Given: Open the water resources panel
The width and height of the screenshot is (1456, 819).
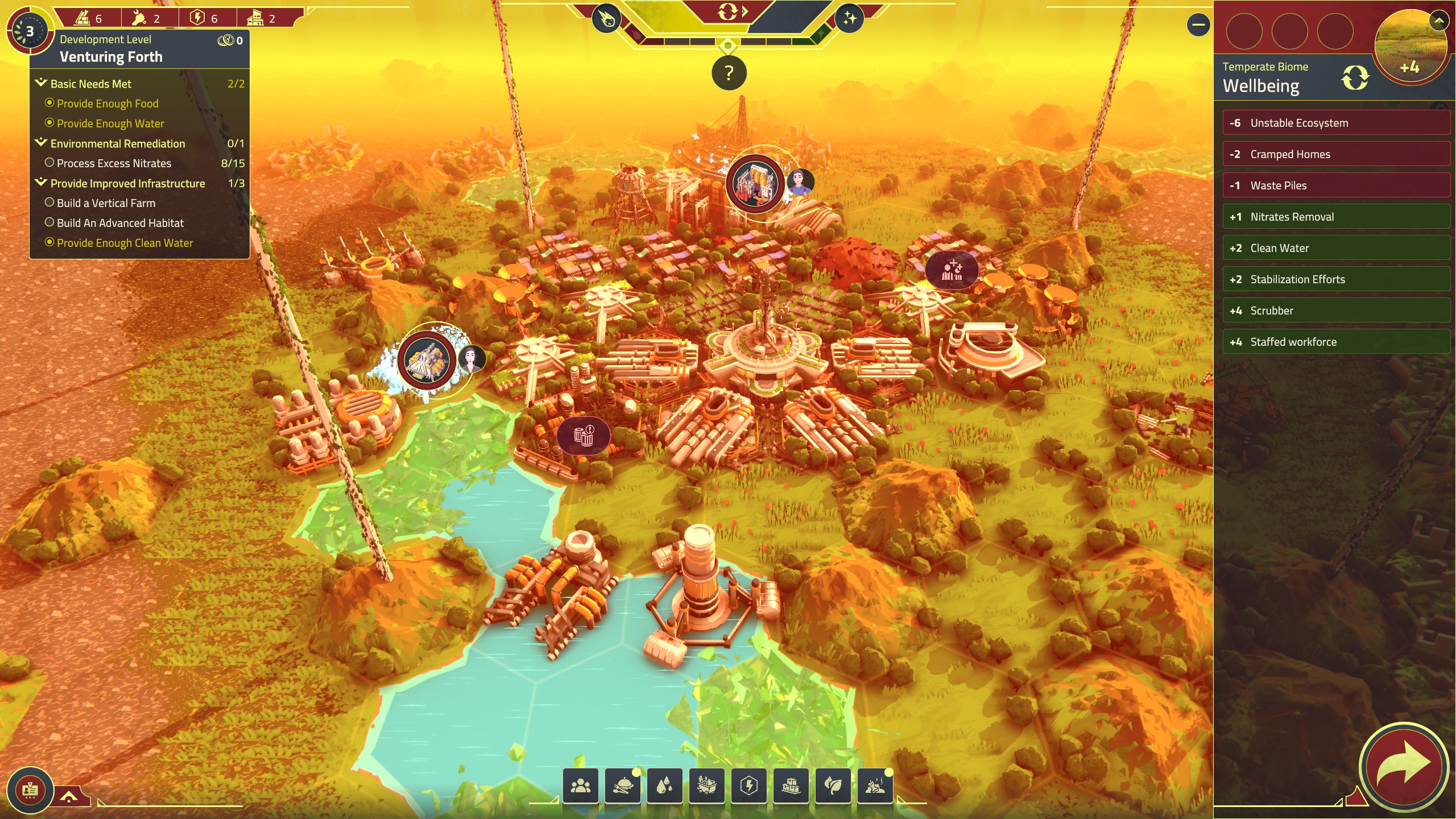Looking at the screenshot, I should tap(666, 785).
